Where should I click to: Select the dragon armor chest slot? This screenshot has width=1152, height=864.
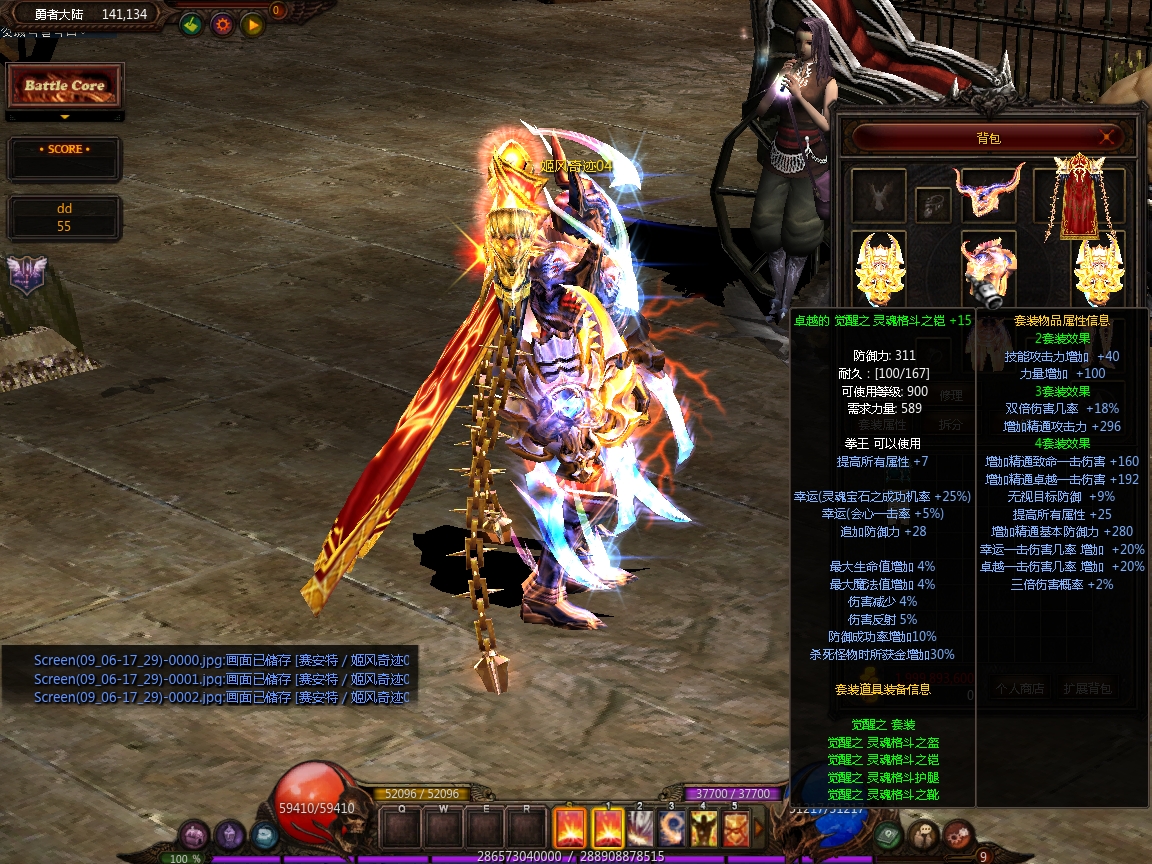tap(988, 268)
